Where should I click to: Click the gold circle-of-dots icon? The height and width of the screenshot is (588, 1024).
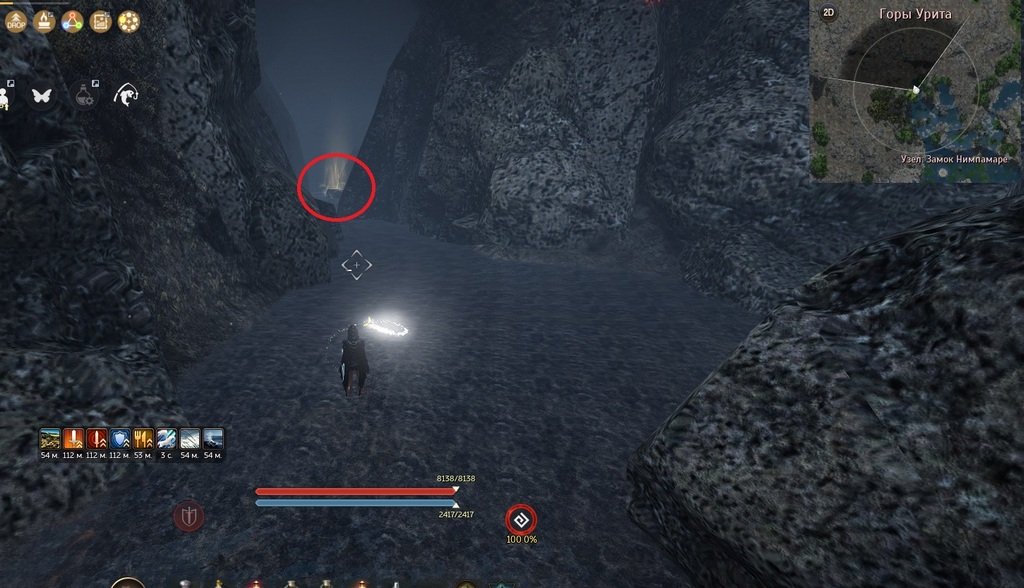[x=129, y=21]
